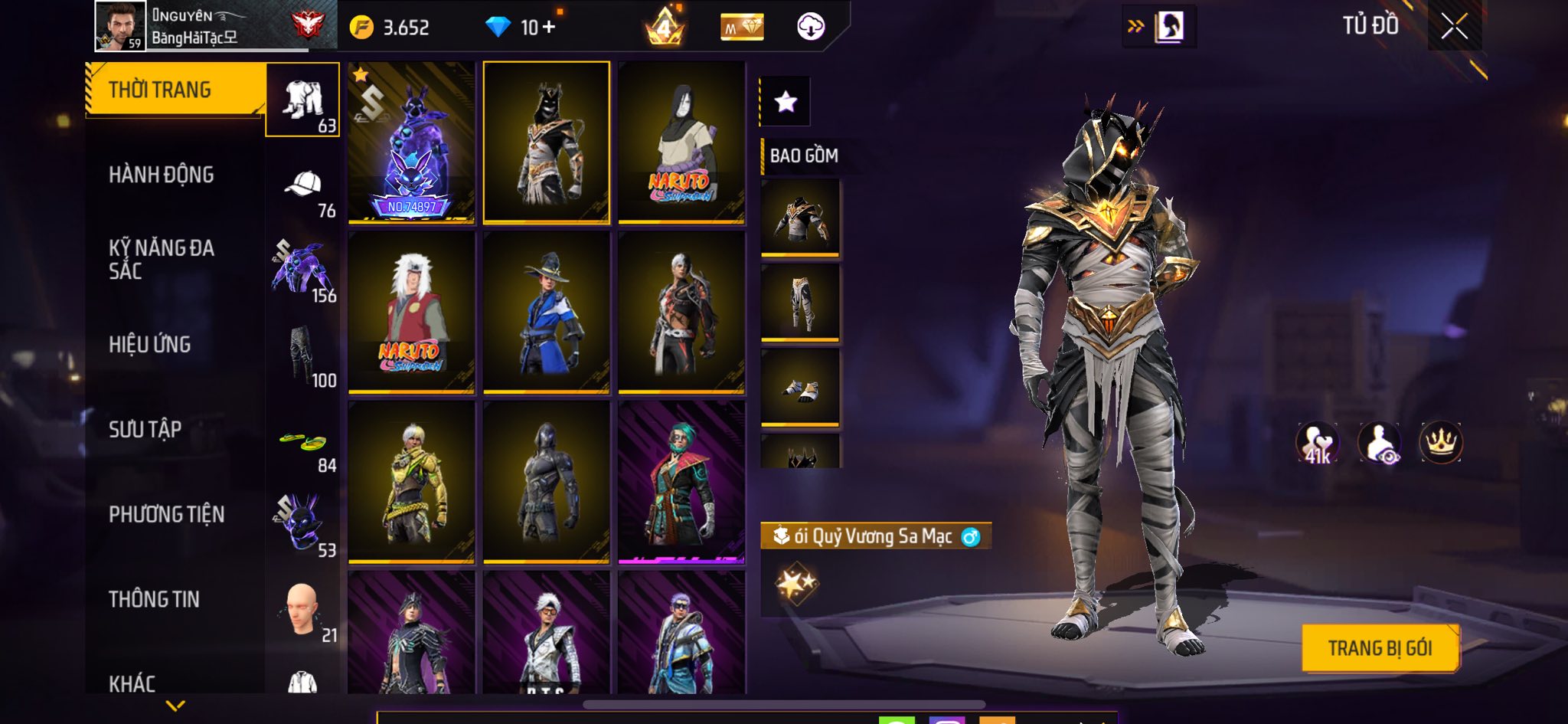Click the Trang Bị Gói button
This screenshot has width=1568, height=724.
point(1380,648)
